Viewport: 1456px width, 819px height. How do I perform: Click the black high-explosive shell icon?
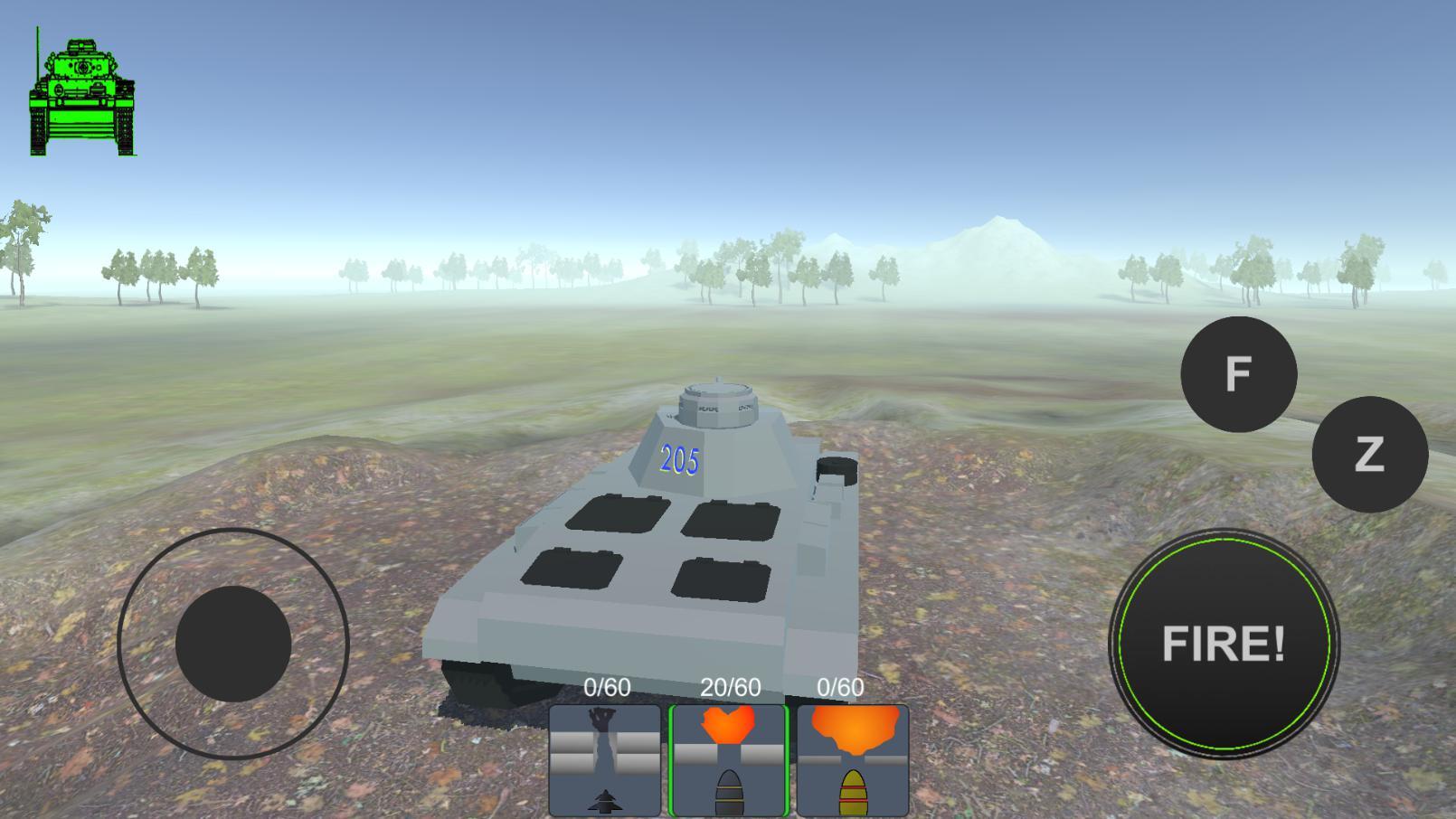pos(729,791)
